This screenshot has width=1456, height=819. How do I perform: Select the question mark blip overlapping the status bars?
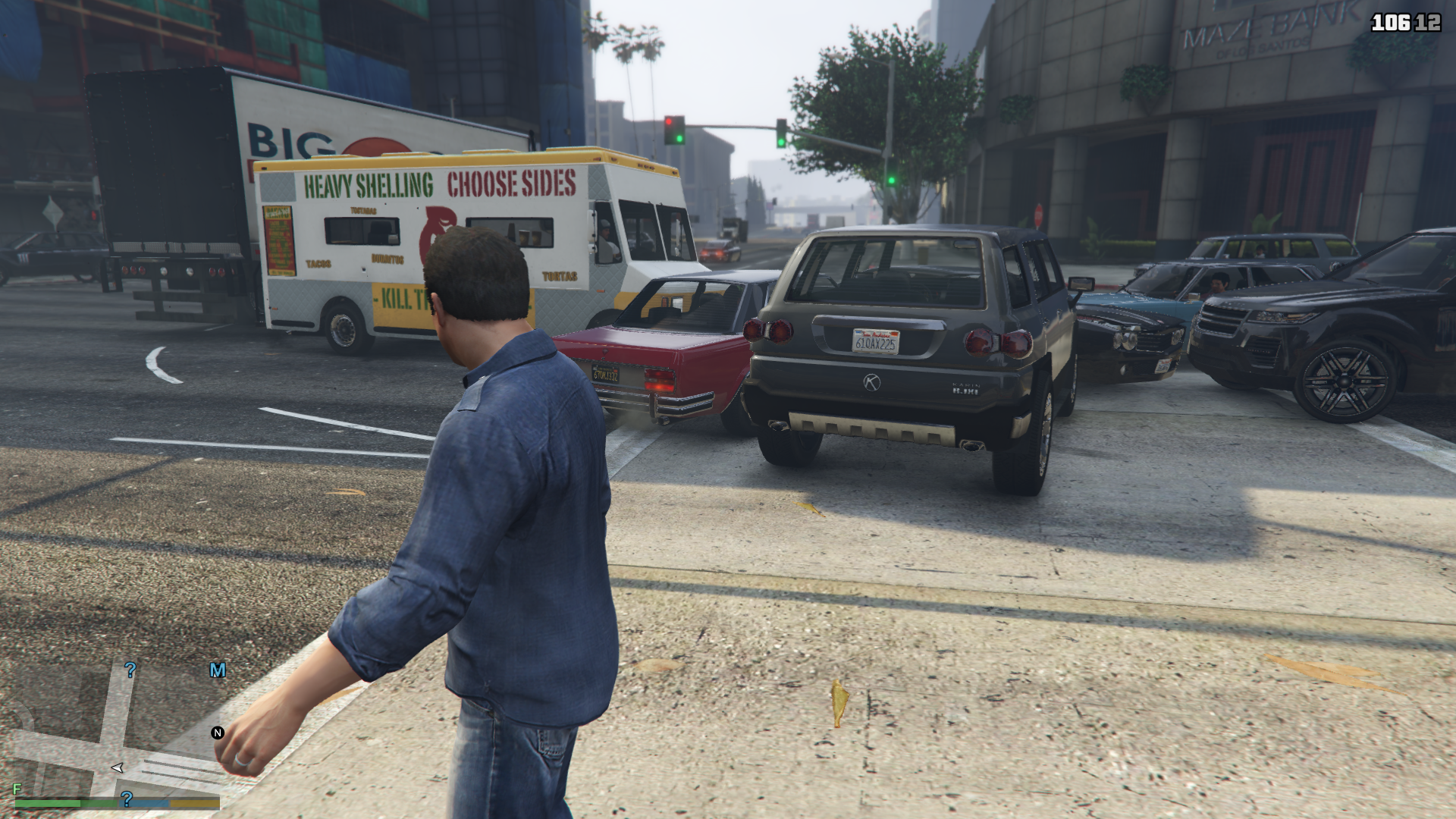(127, 799)
